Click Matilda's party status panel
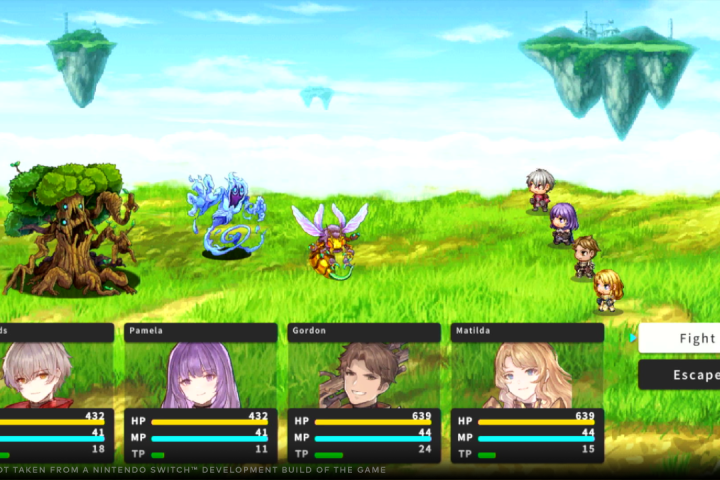 (x=527, y=393)
